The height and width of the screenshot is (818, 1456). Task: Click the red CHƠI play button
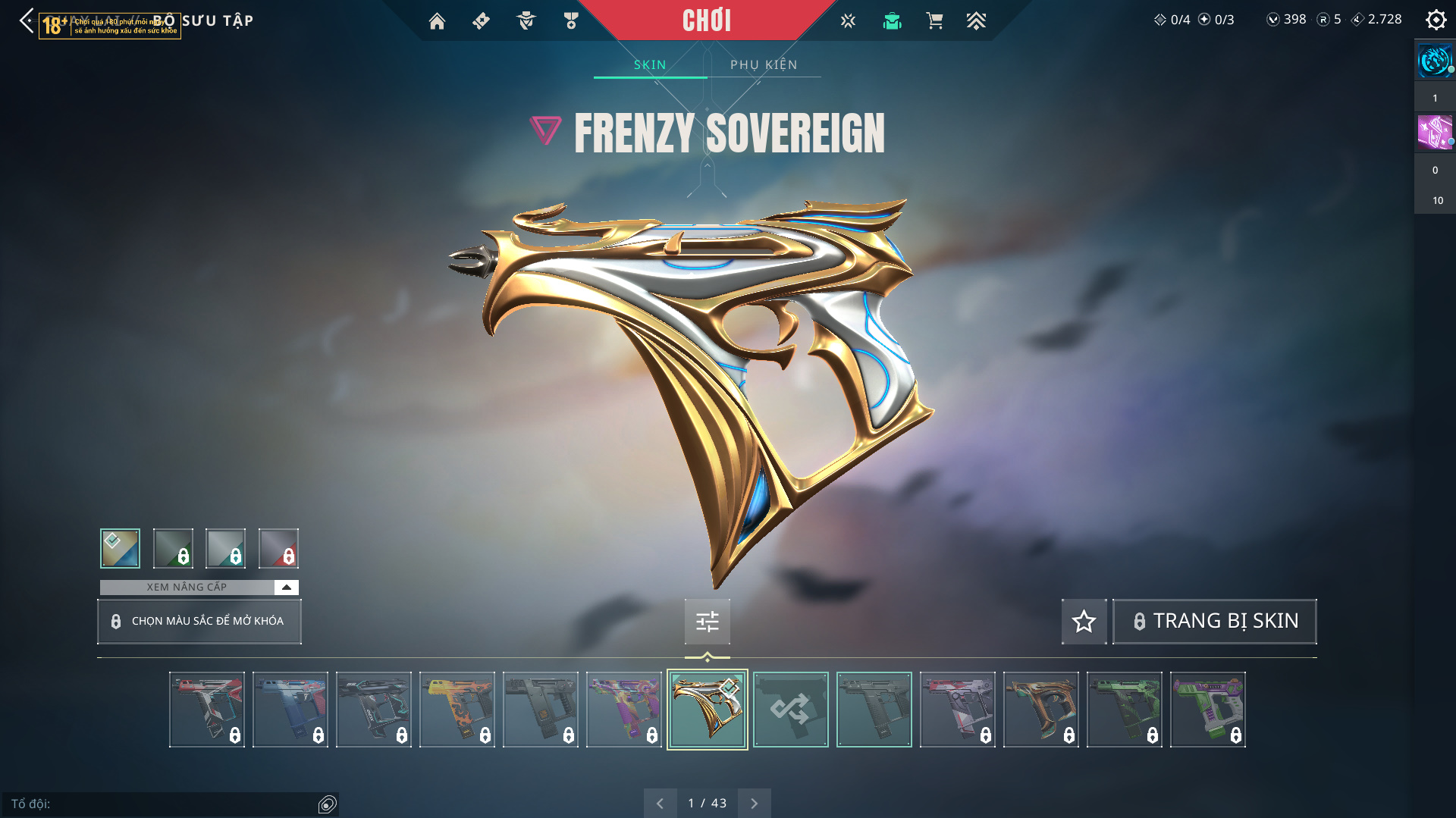pos(706,20)
